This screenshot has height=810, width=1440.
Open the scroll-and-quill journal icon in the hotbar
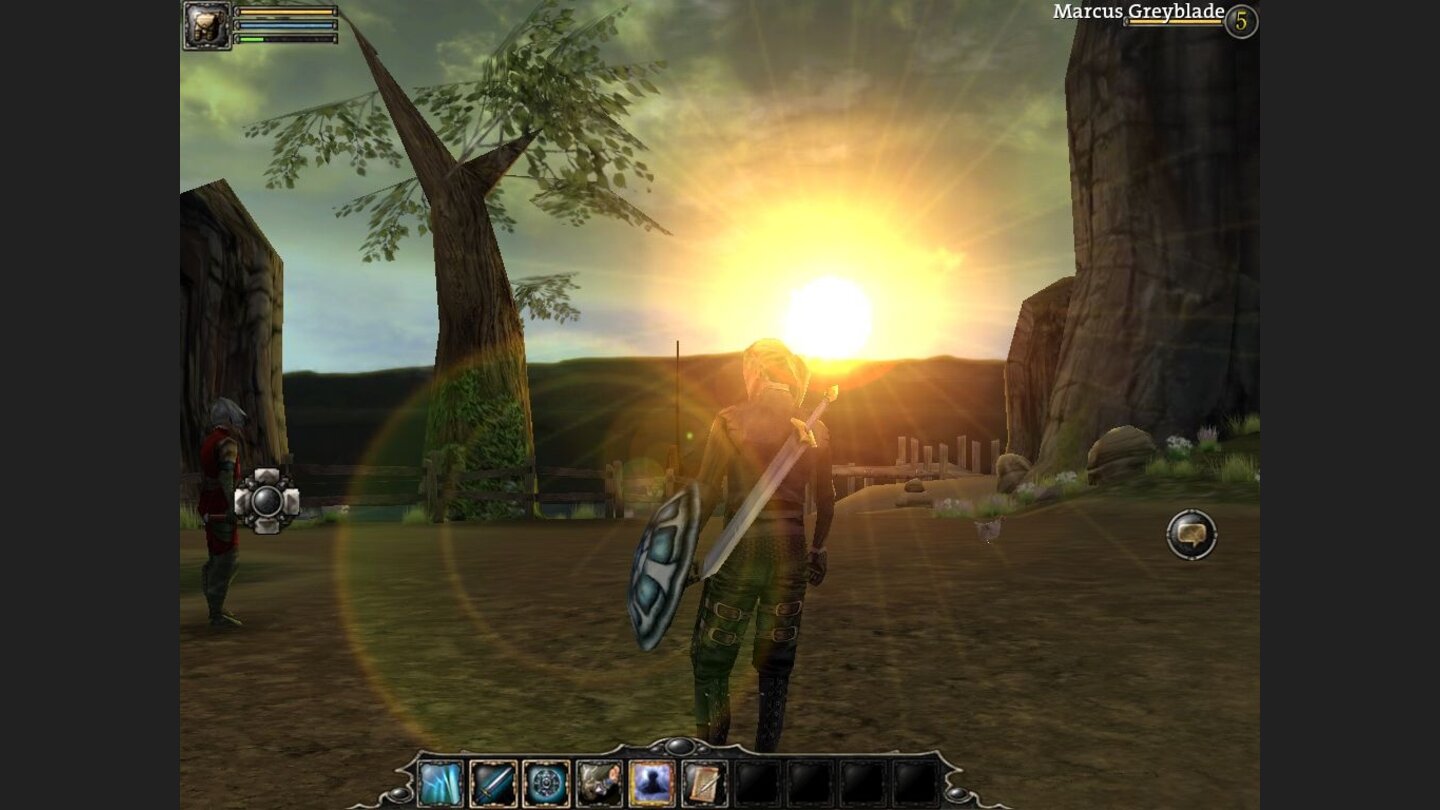click(x=703, y=782)
